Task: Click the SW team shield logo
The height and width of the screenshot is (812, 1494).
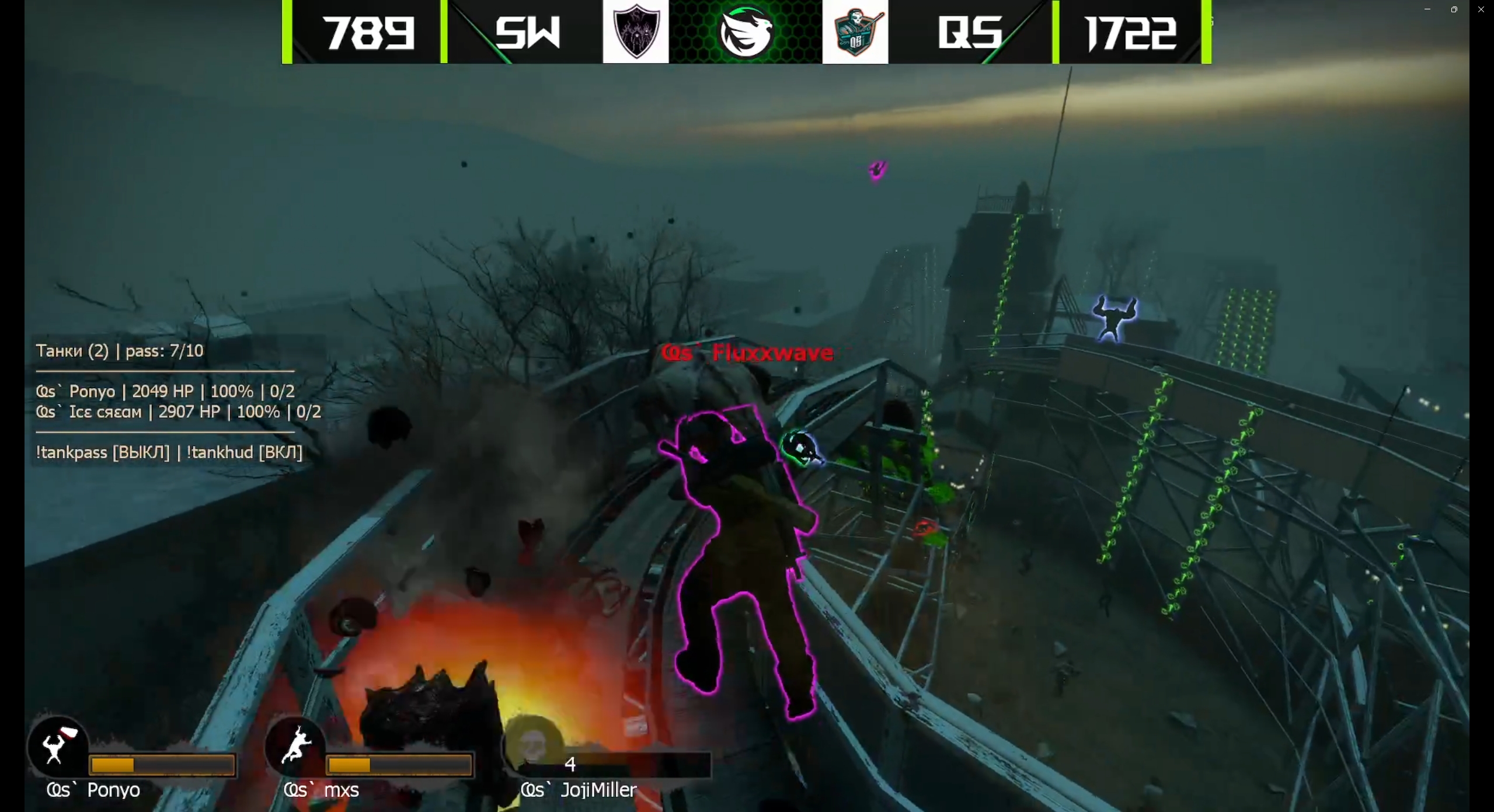Action: [635, 31]
